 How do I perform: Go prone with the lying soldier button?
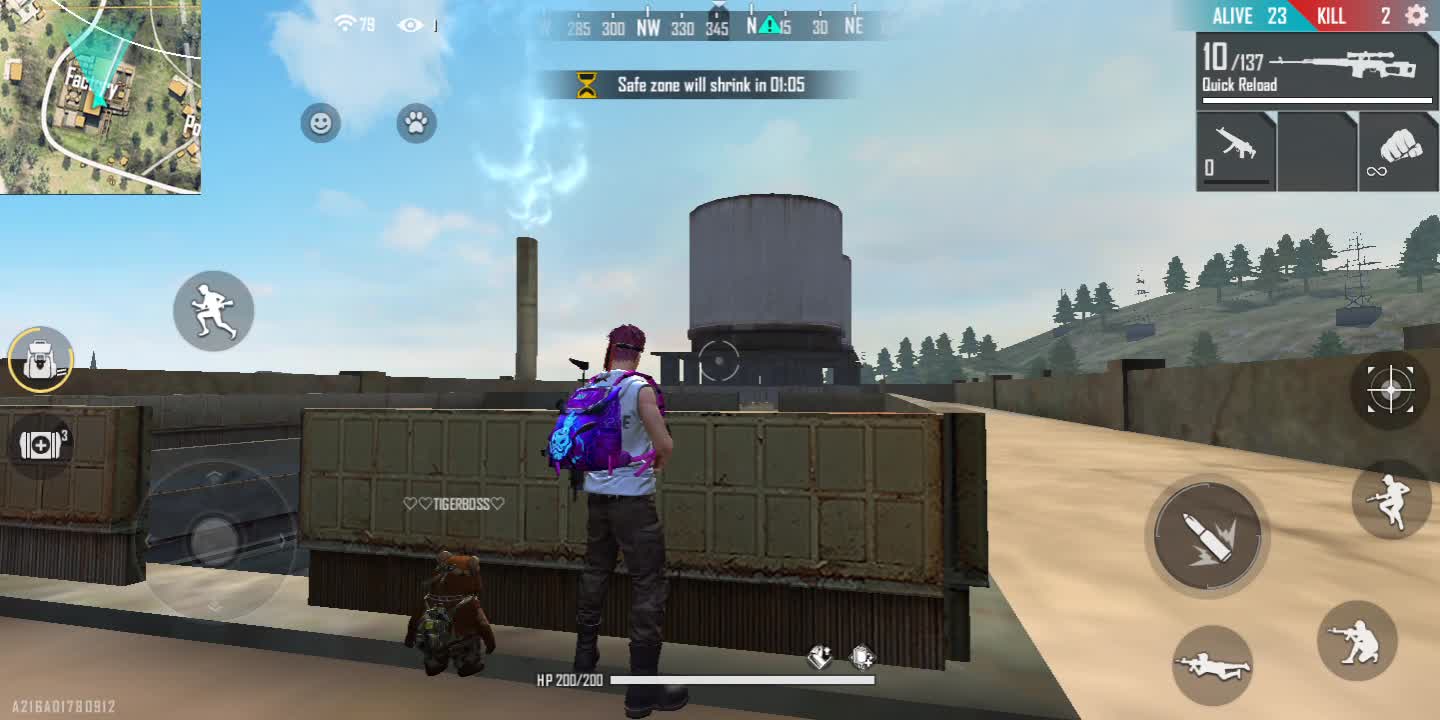point(1212,666)
